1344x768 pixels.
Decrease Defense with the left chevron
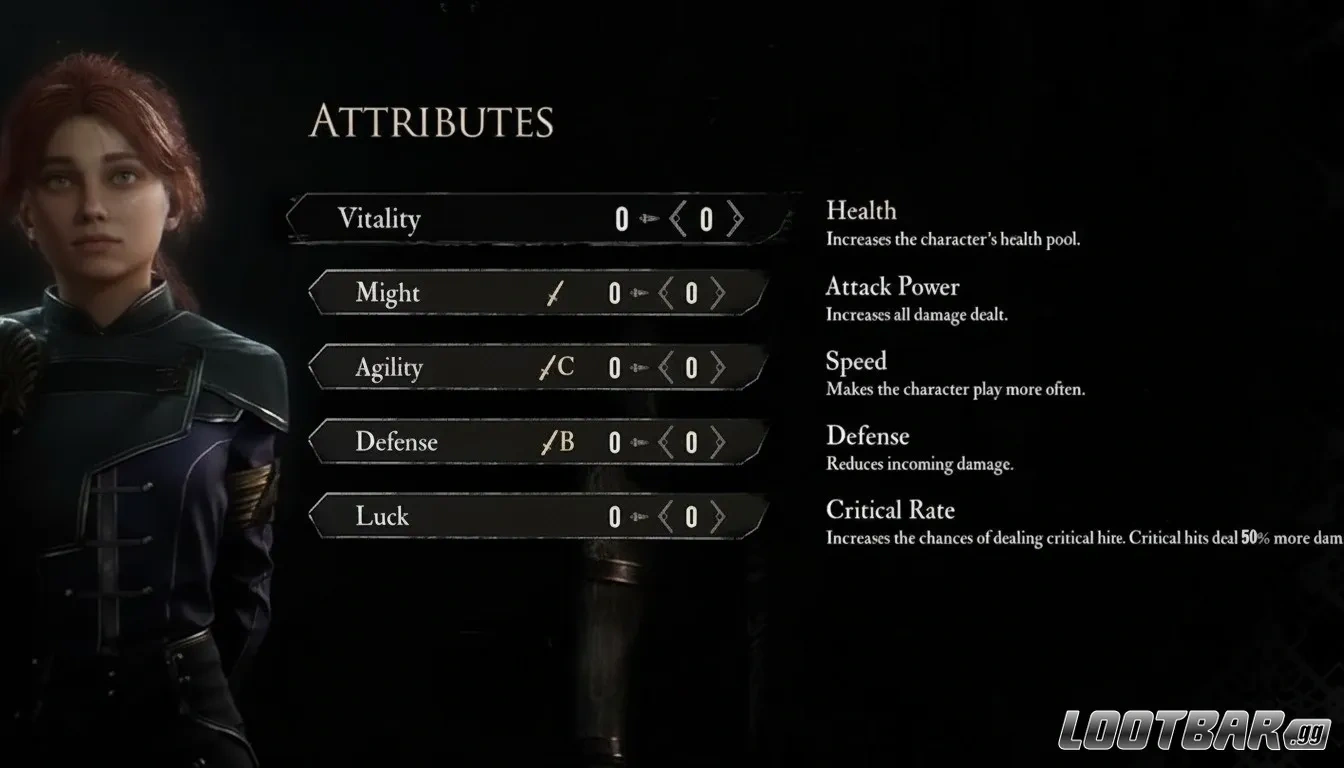click(x=666, y=441)
